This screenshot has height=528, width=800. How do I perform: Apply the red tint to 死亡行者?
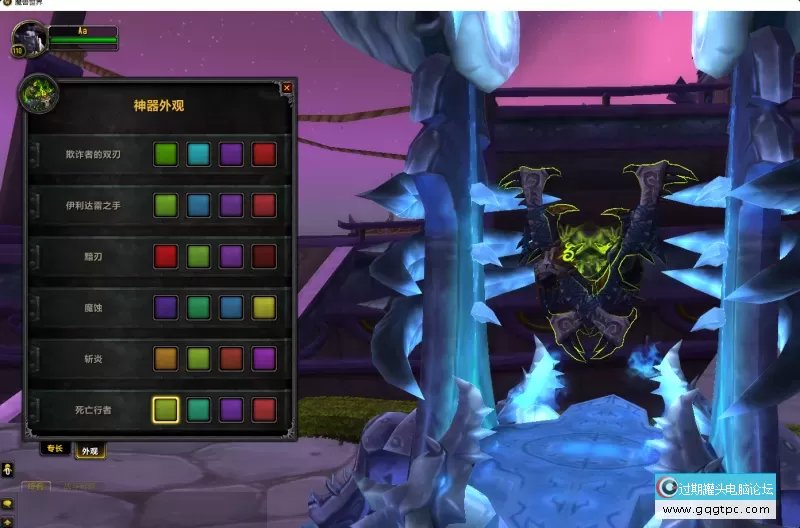point(263,409)
